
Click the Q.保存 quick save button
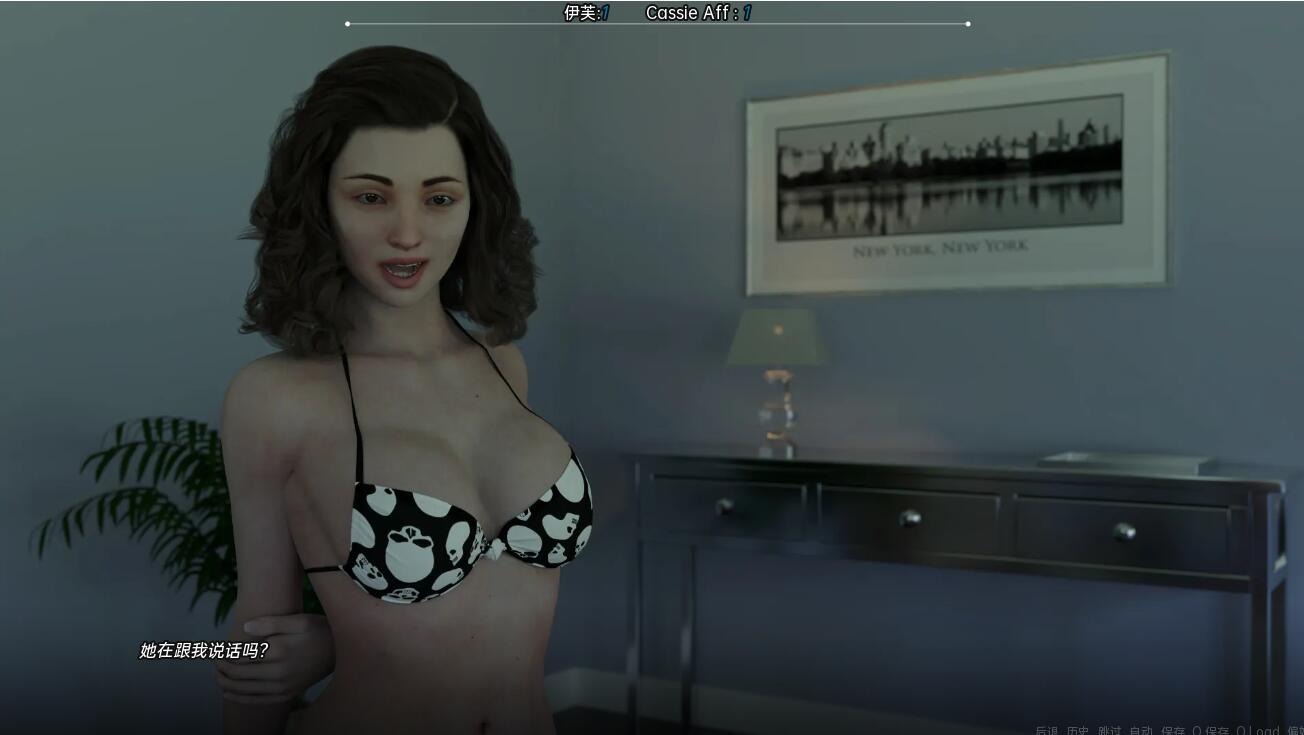pyautogui.click(x=1211, y=731)
